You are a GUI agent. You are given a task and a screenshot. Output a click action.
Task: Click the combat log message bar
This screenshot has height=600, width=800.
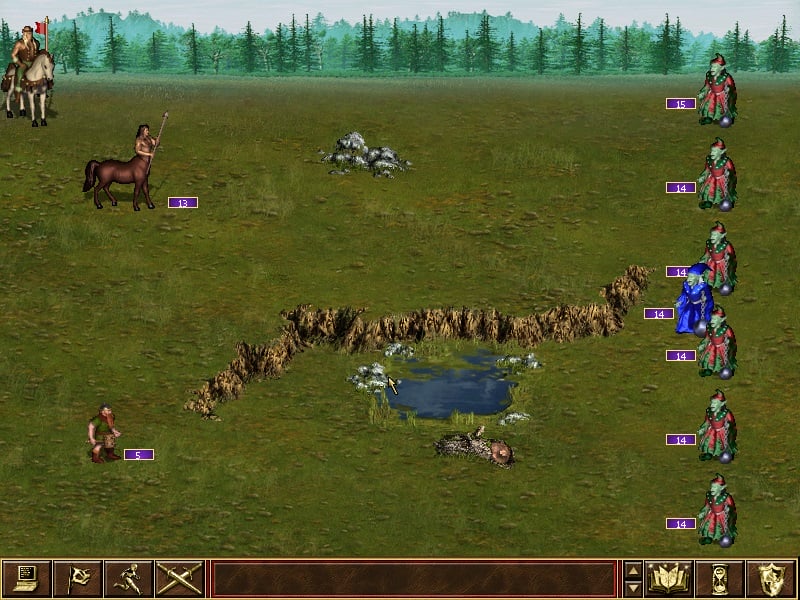(413, 578)
